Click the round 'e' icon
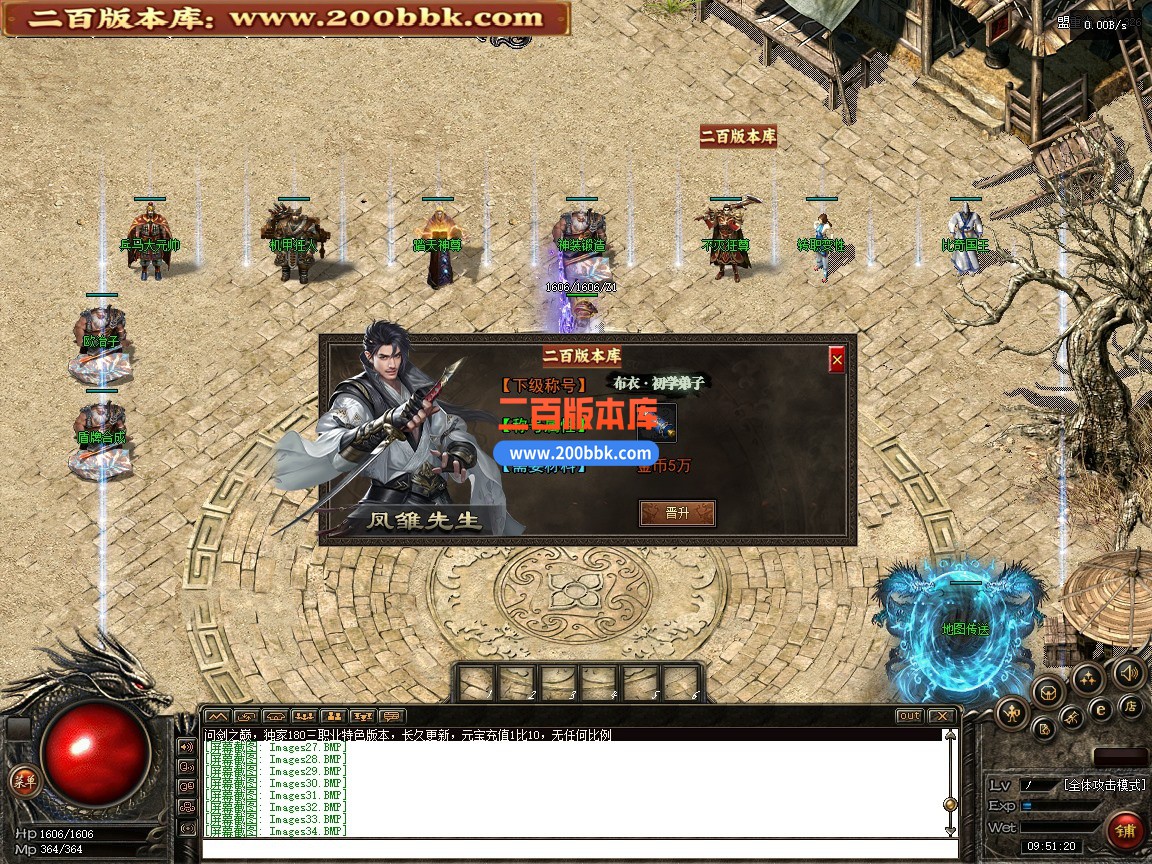The height and width of the screenshot is (864, 1152). (1101, 709)
